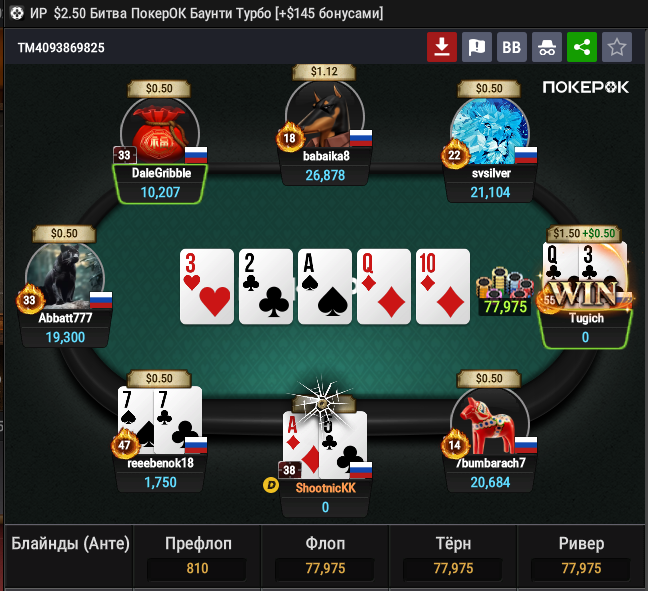Click the reeebenok18 player name plate
Viewport: 648px width, 591px height.
pos(160,463)
